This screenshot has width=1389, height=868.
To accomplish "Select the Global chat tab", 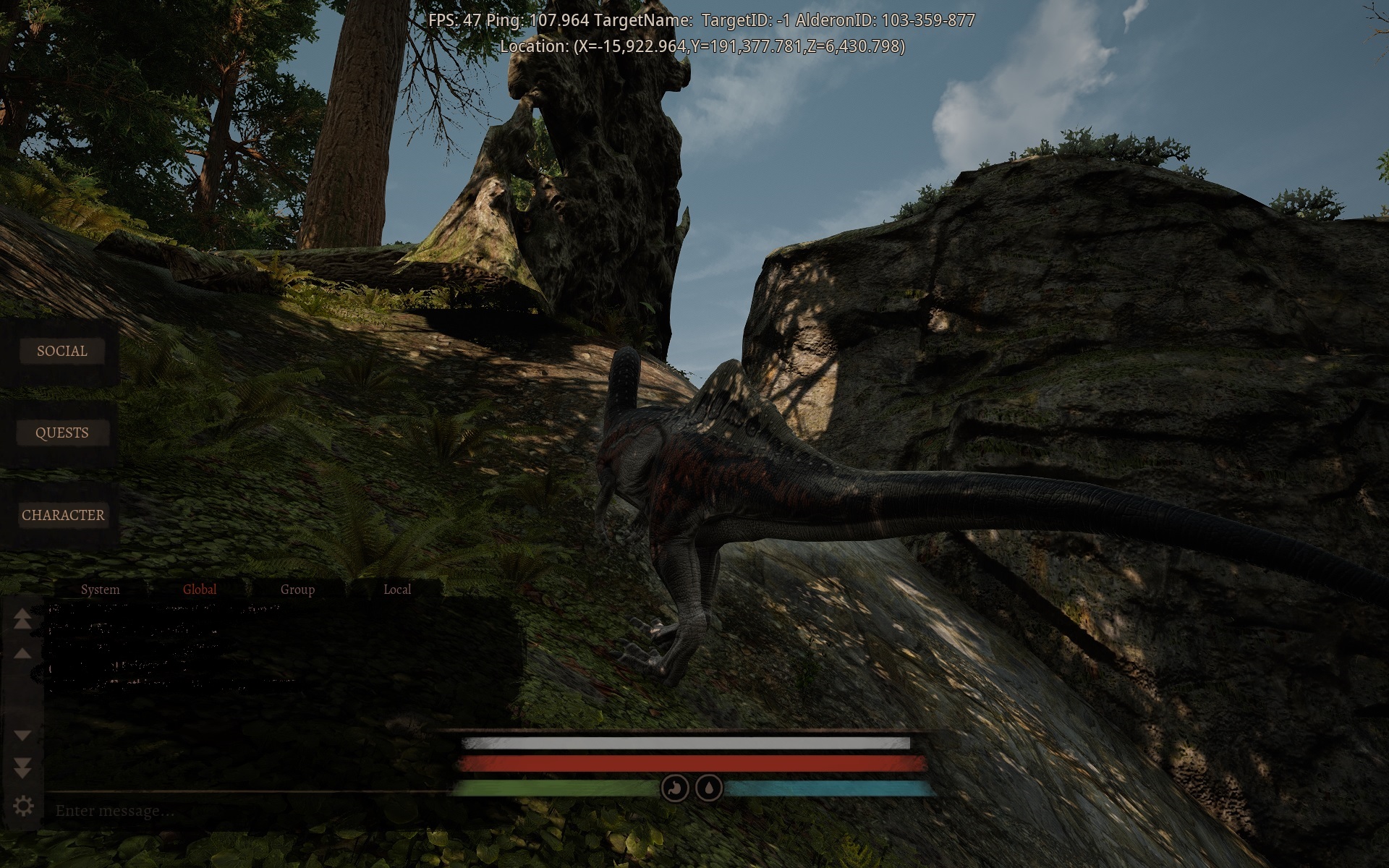I will point(199,589).
